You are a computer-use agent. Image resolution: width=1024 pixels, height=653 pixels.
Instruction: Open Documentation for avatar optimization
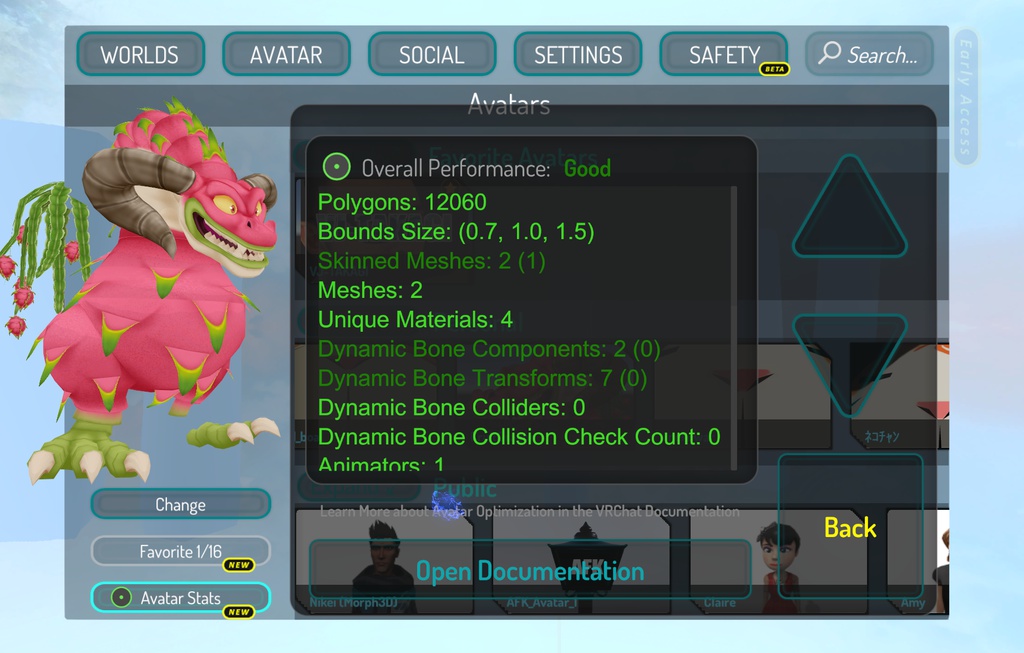point(529,571)
